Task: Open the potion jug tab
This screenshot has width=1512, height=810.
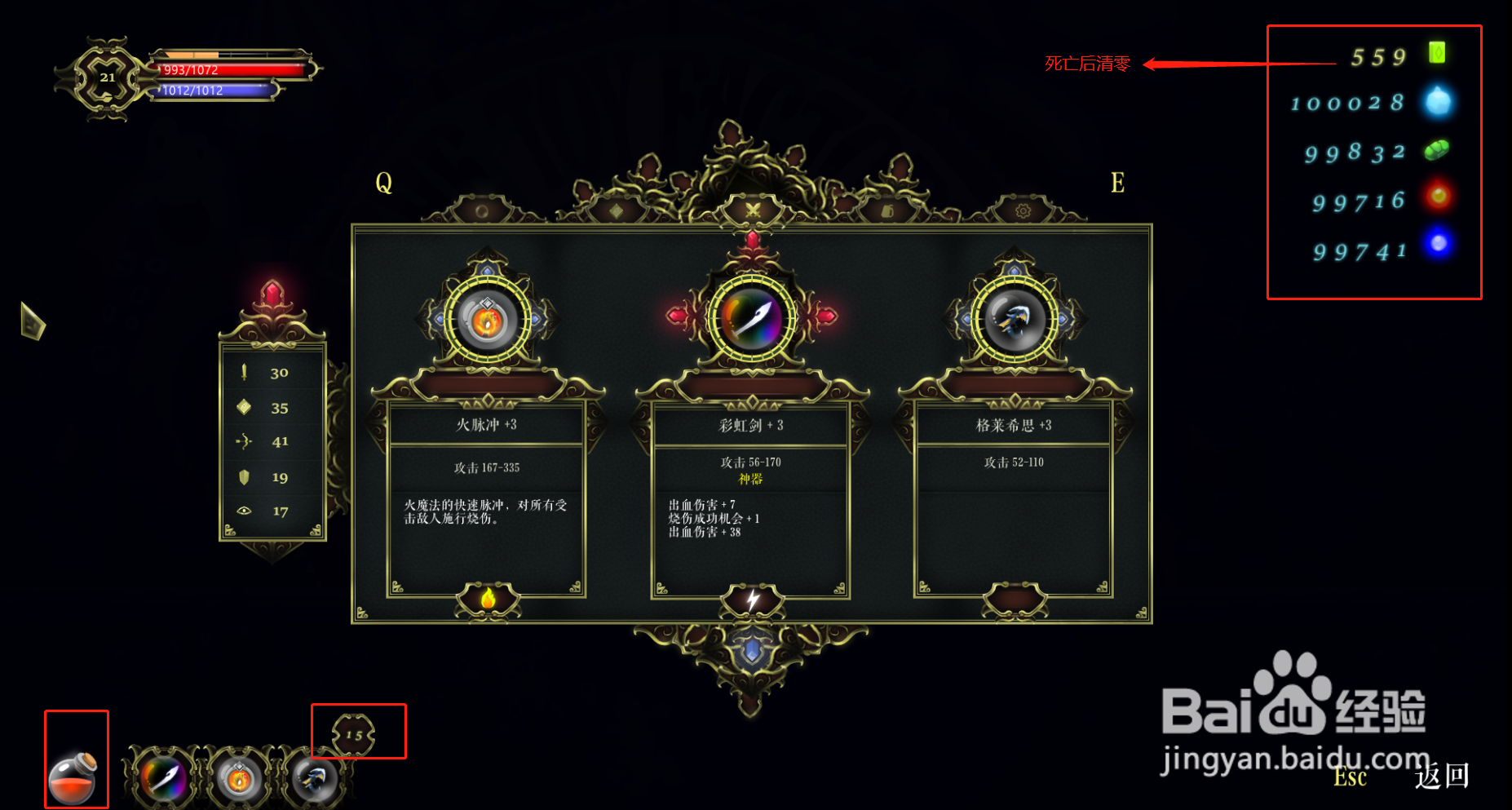Action: pos(886,210)
